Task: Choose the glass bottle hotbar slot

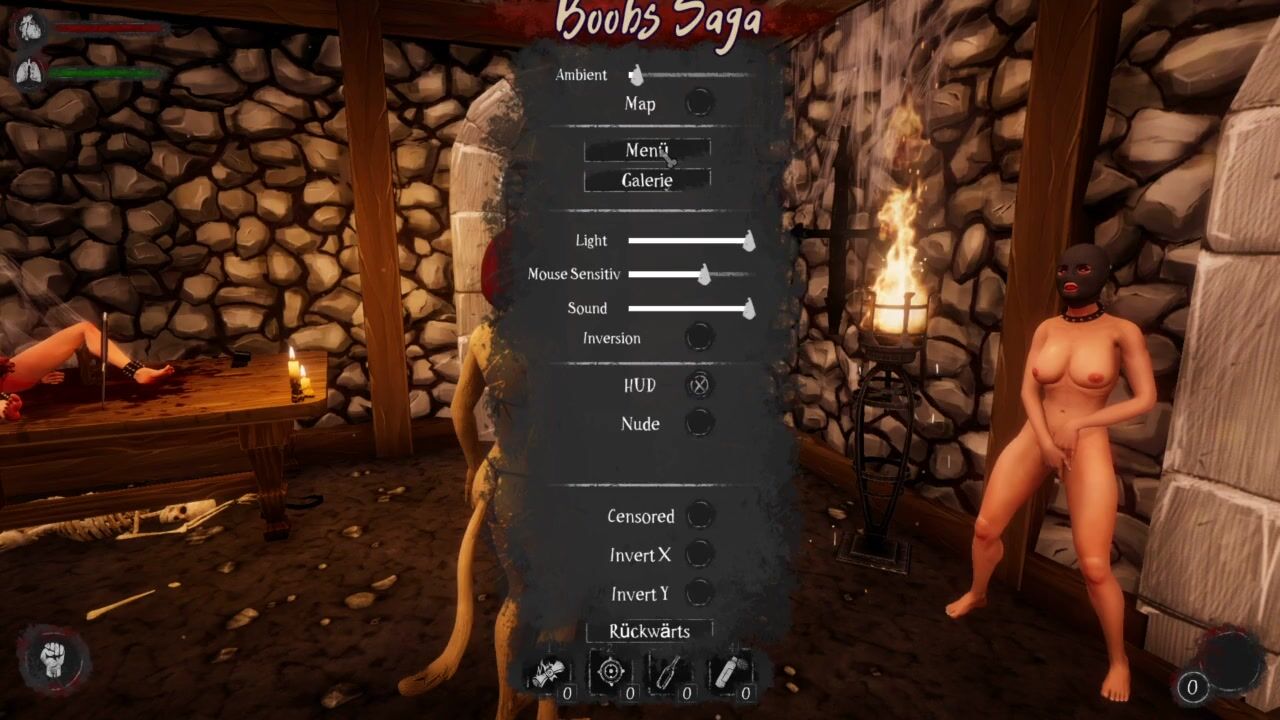Action: coord(667,673)
